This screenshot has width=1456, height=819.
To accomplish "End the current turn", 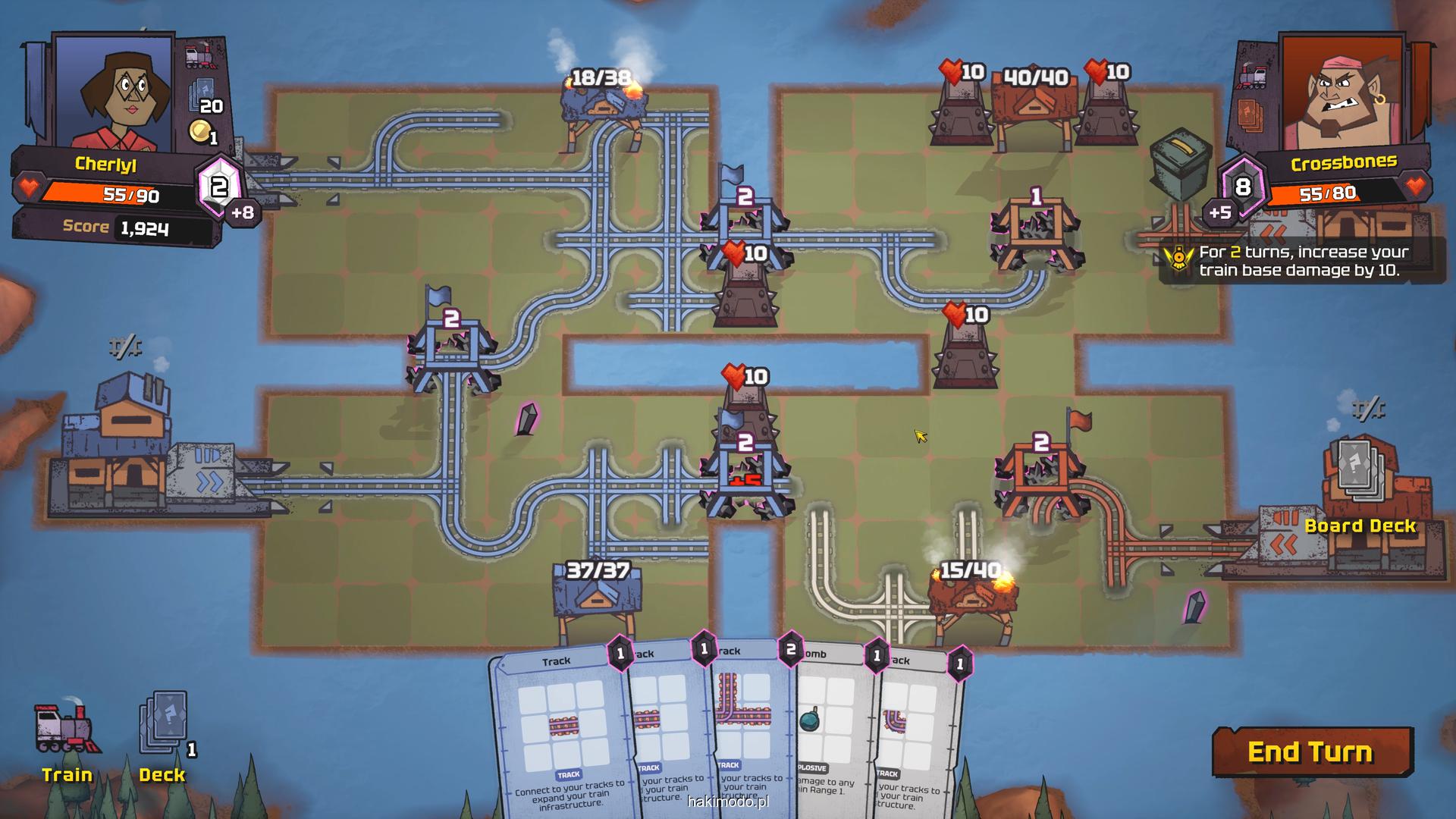I will [x=1312, y=752].
